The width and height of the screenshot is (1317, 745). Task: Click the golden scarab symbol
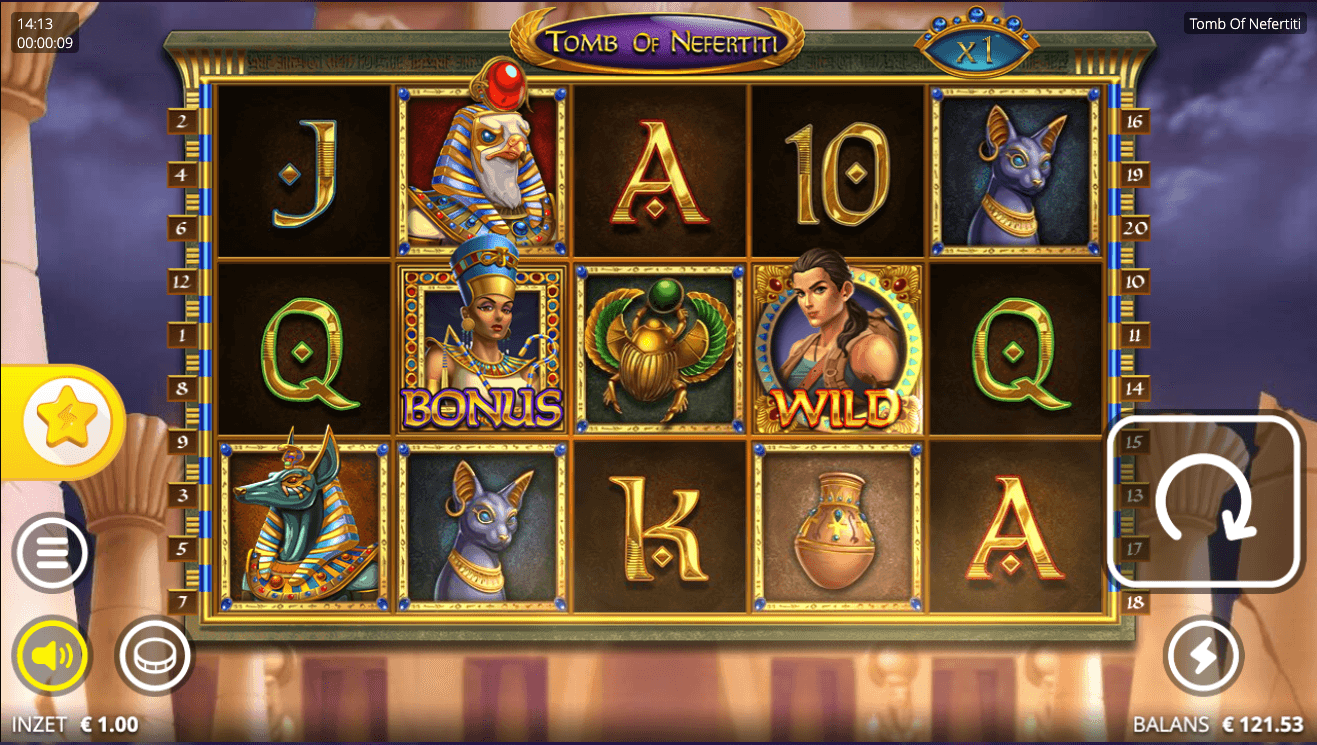659,347
